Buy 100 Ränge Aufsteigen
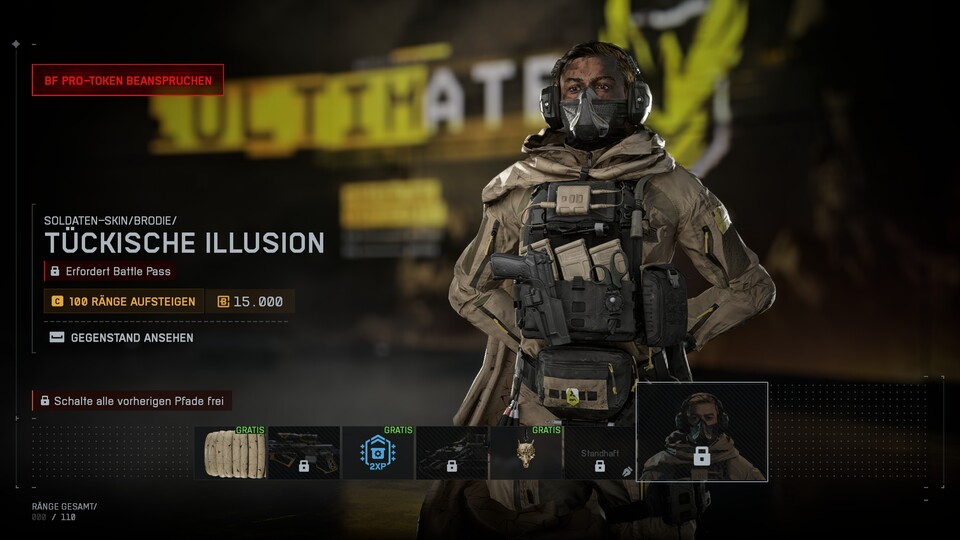Image resolution: width=960 pixels, height=540 pixels. pos(124,301)
